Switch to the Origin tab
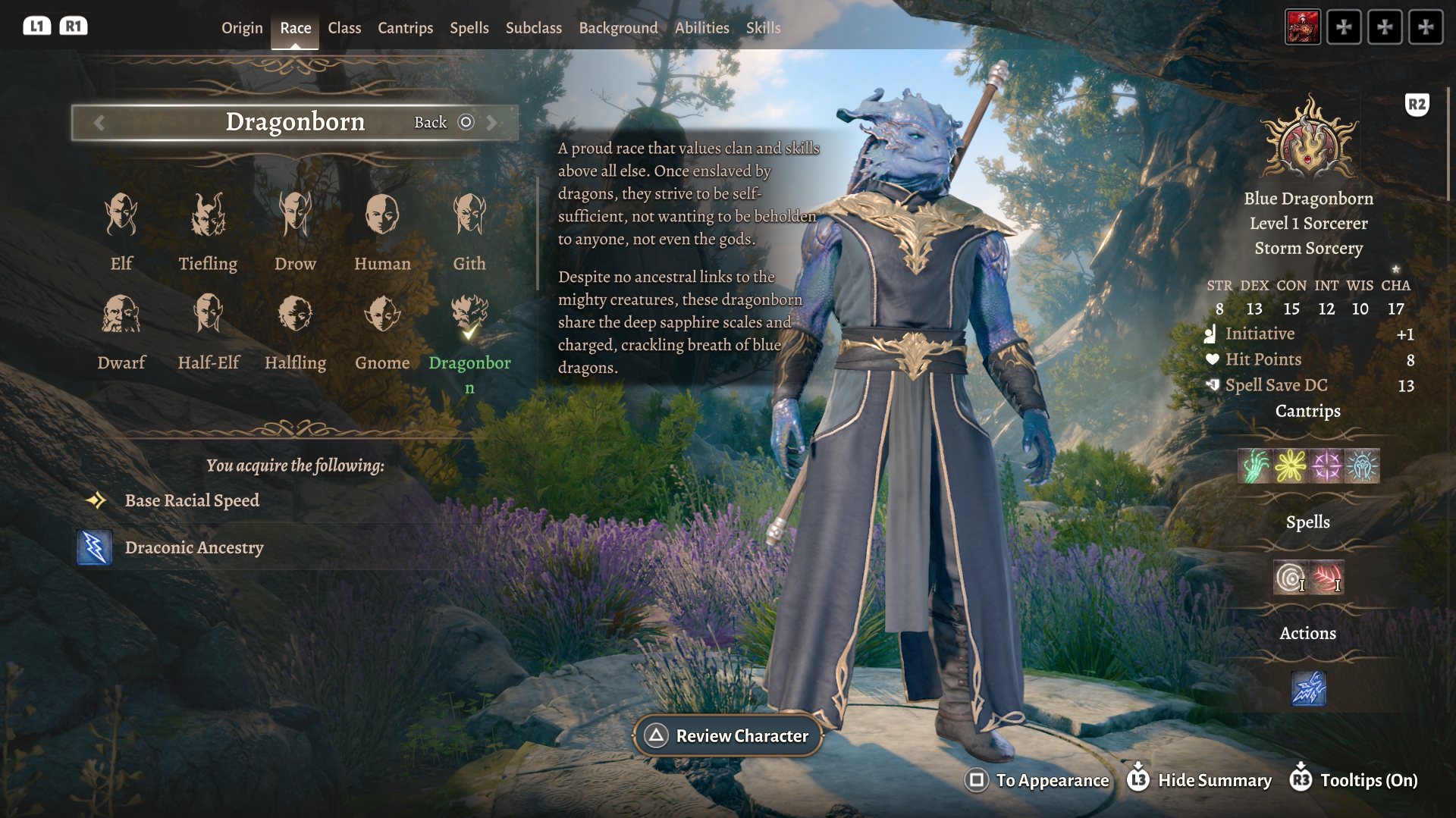This screenshot has height=818, width=1456. pos(242,28)
